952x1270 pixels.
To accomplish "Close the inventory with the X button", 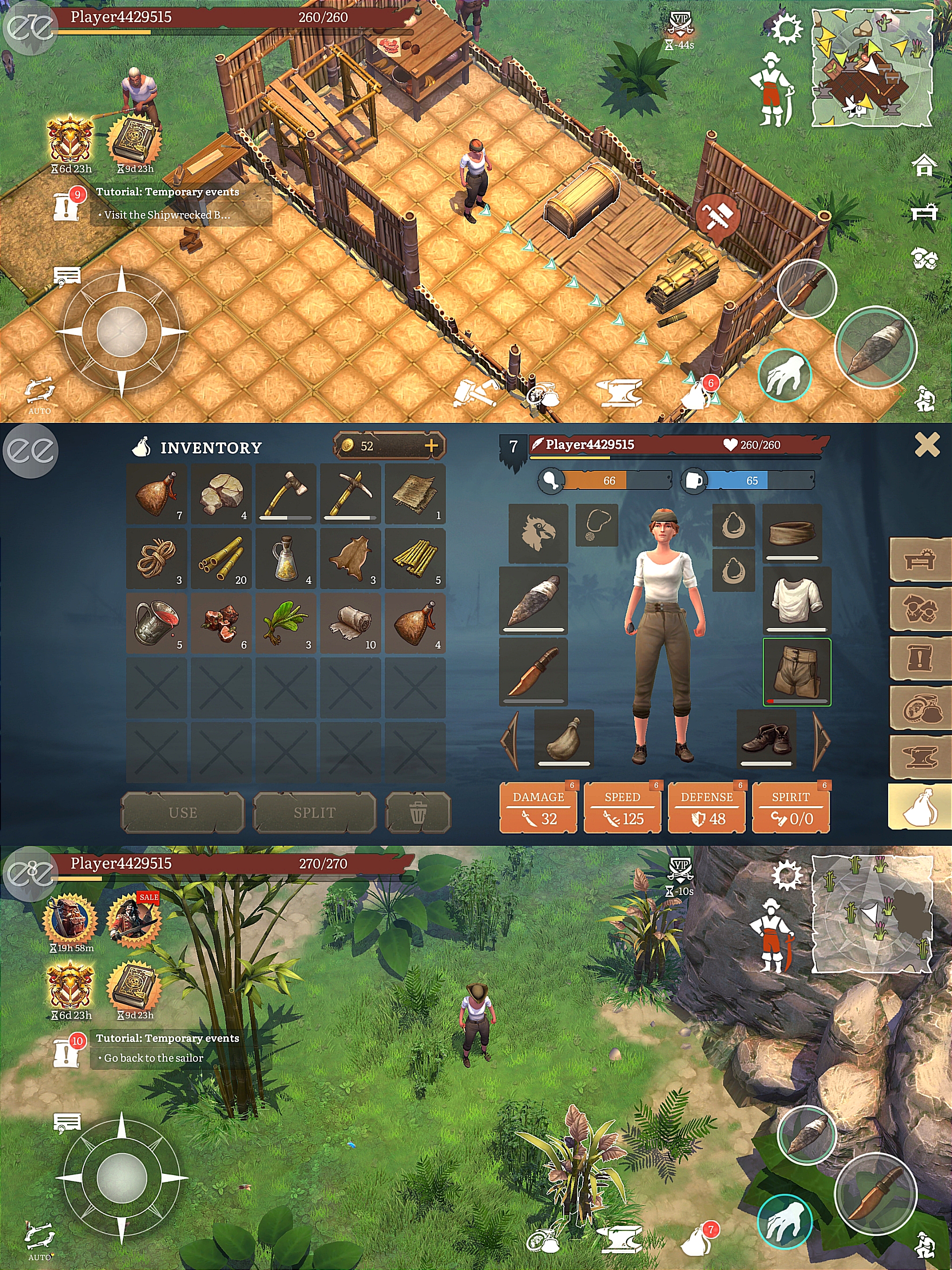I will point(926,445).
